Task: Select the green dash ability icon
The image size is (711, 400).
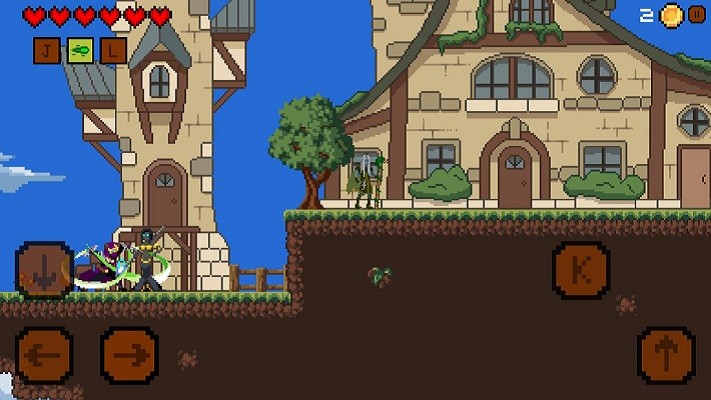Action: pos(80,50)
